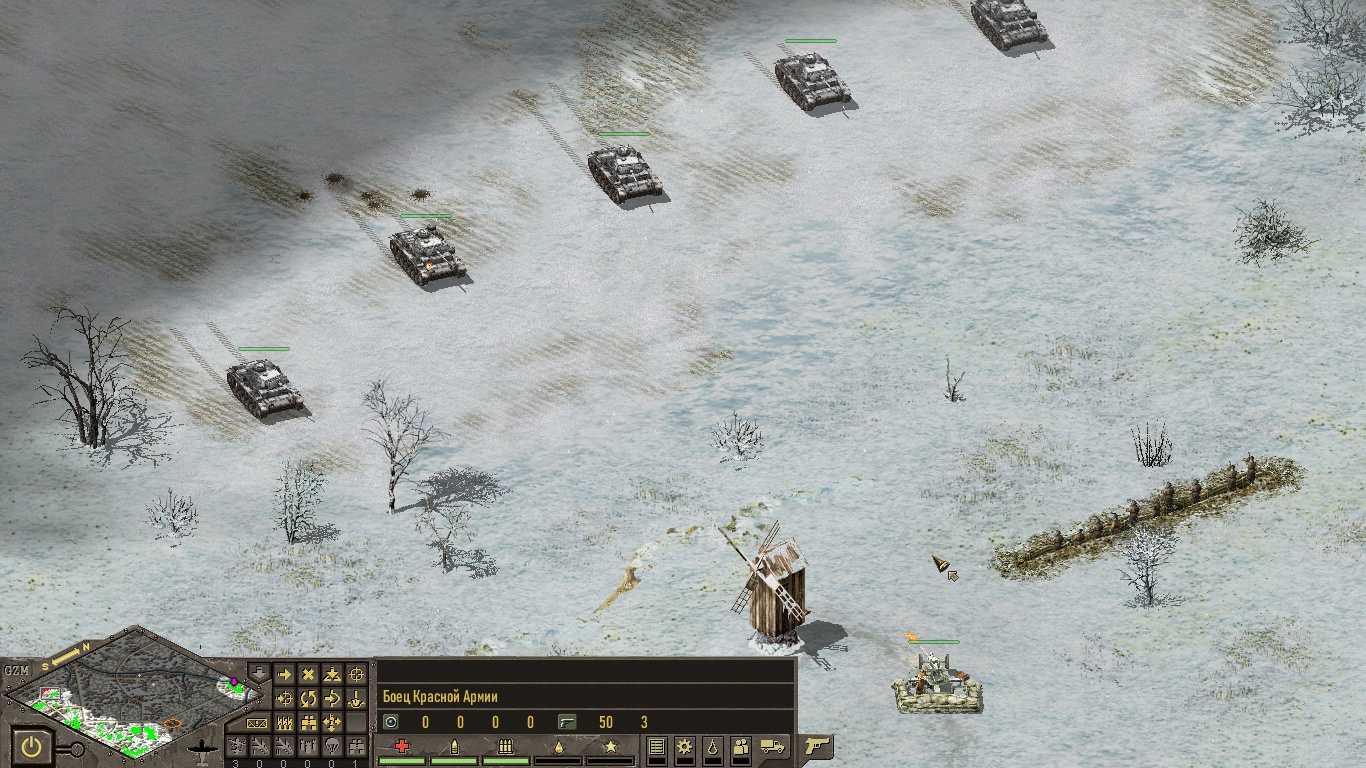This screenshot has height=768, width=1366.
Task: Click the four-way arrows spread command
Action: [332, 722]
